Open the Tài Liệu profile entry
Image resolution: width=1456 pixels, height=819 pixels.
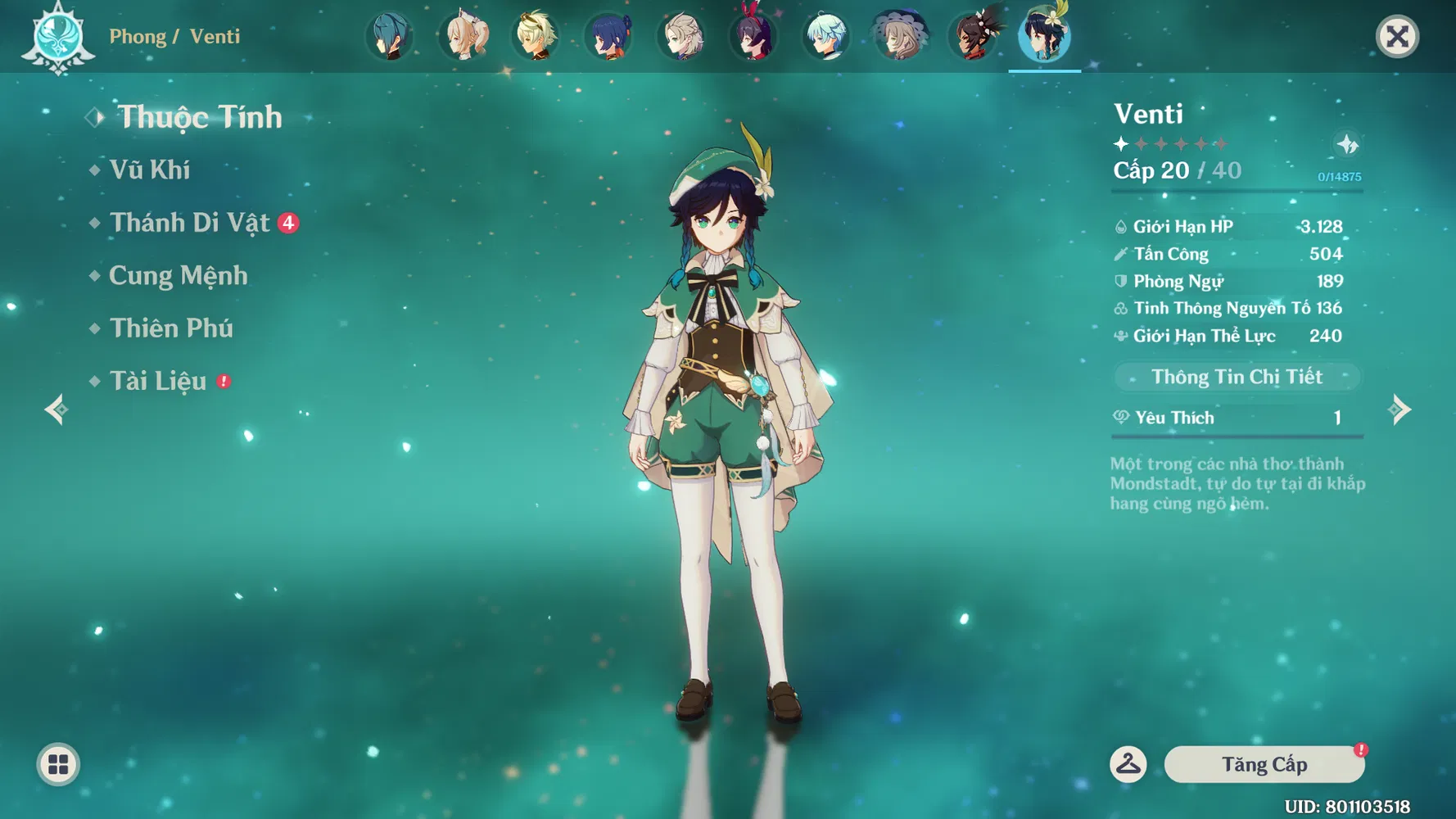pos(158,381)
